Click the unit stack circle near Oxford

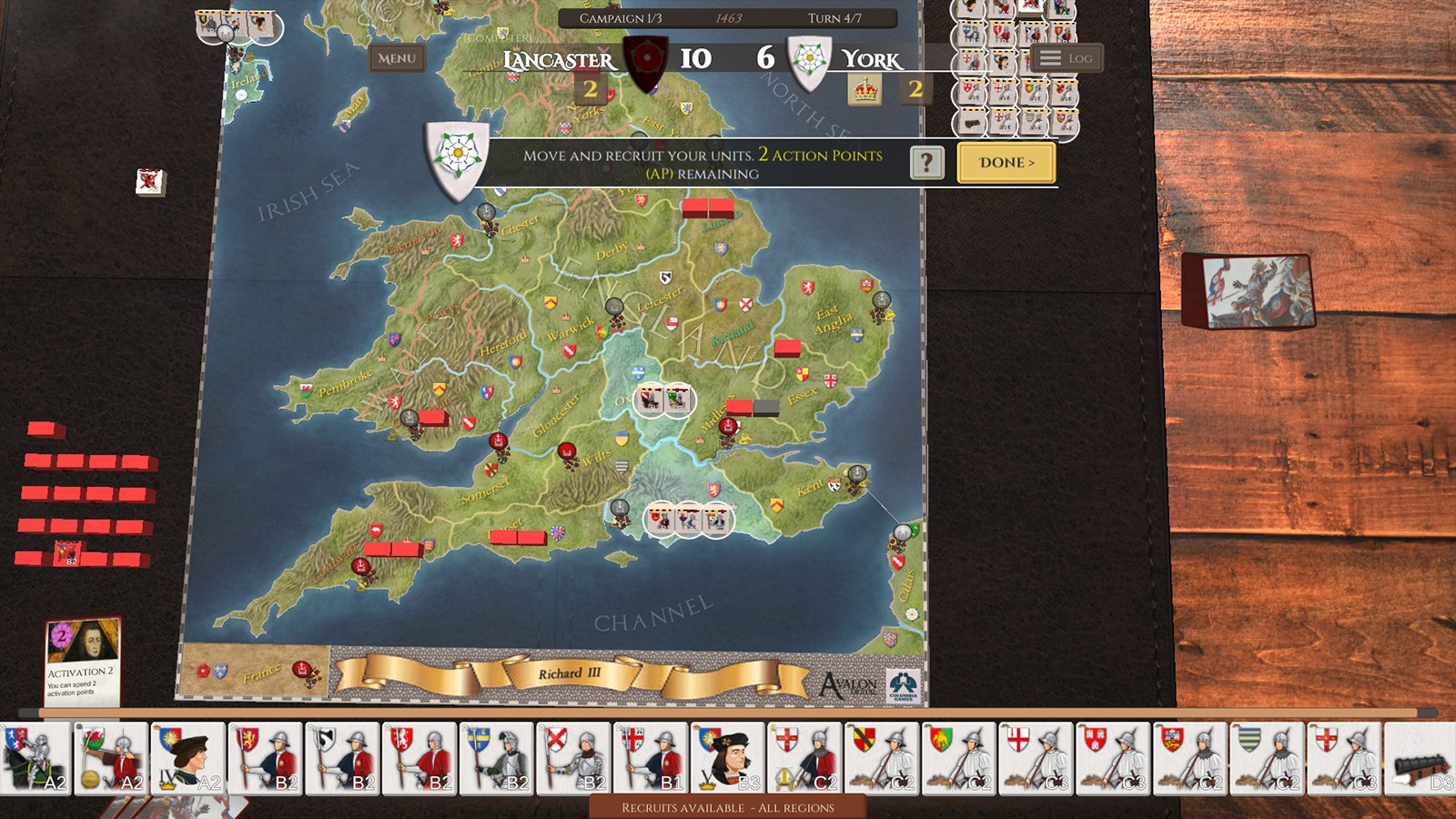(664, 400)
